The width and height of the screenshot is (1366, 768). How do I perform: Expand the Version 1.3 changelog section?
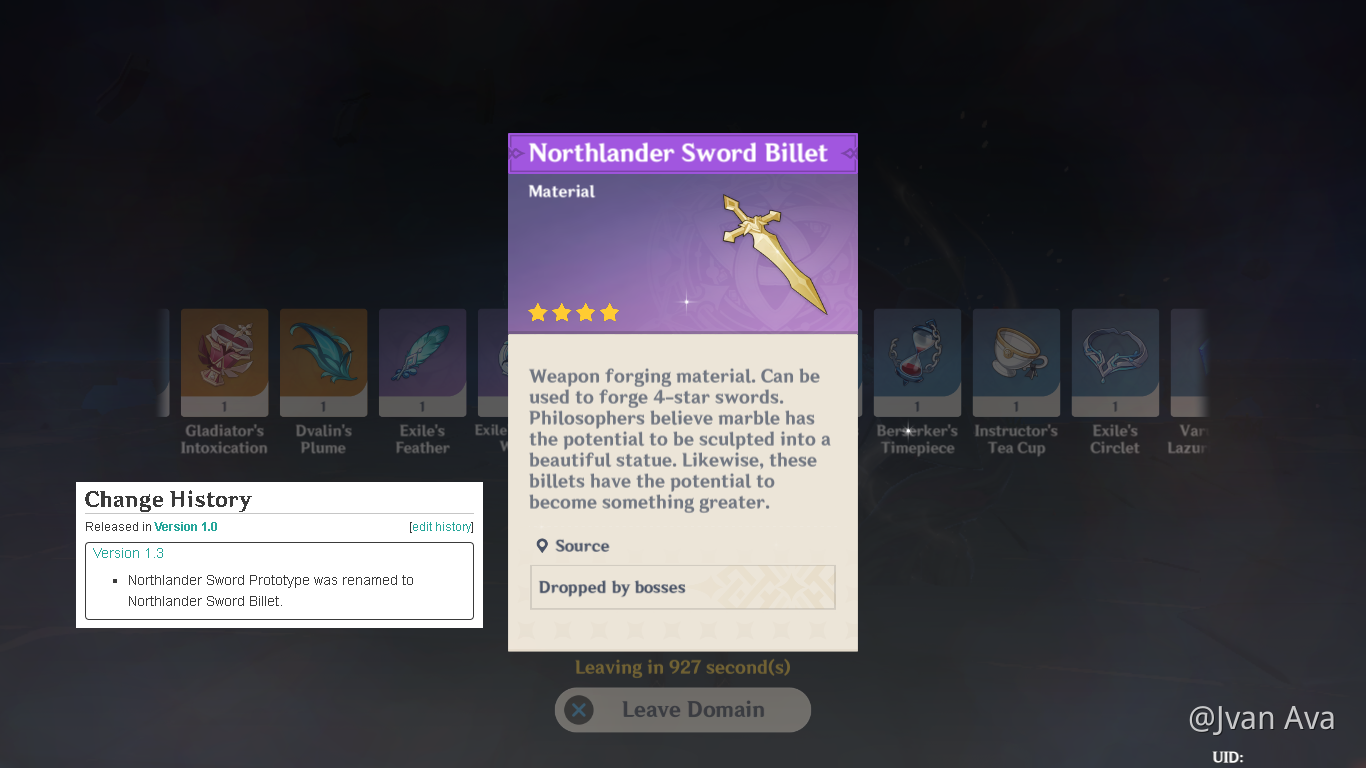(x=128, y=553)
